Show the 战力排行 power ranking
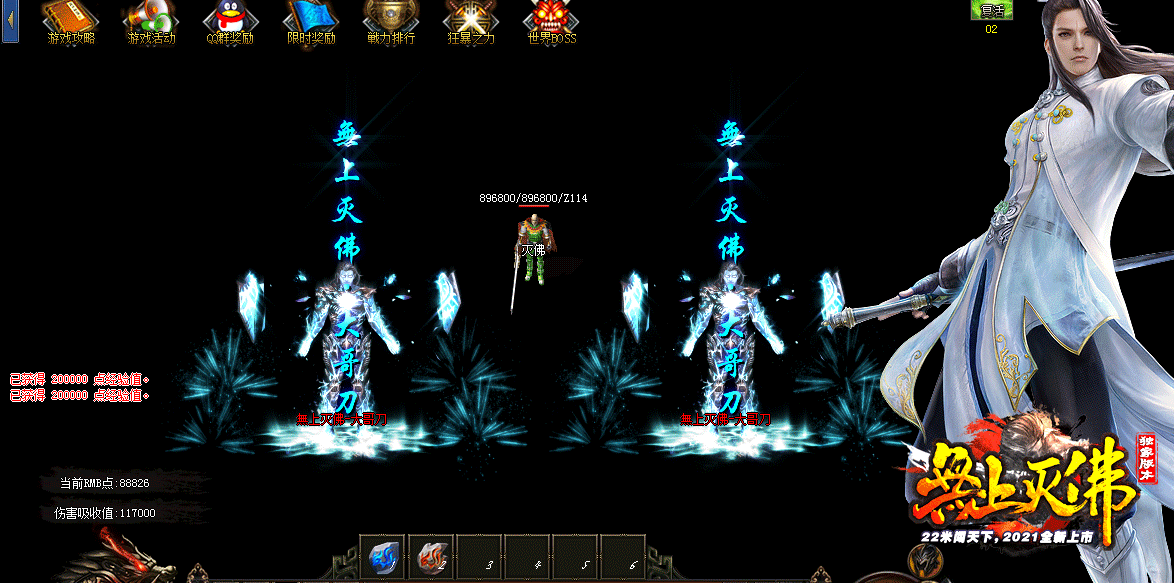Image resolution: width=1174 pixels, height=583 pixels. [391, 18]
